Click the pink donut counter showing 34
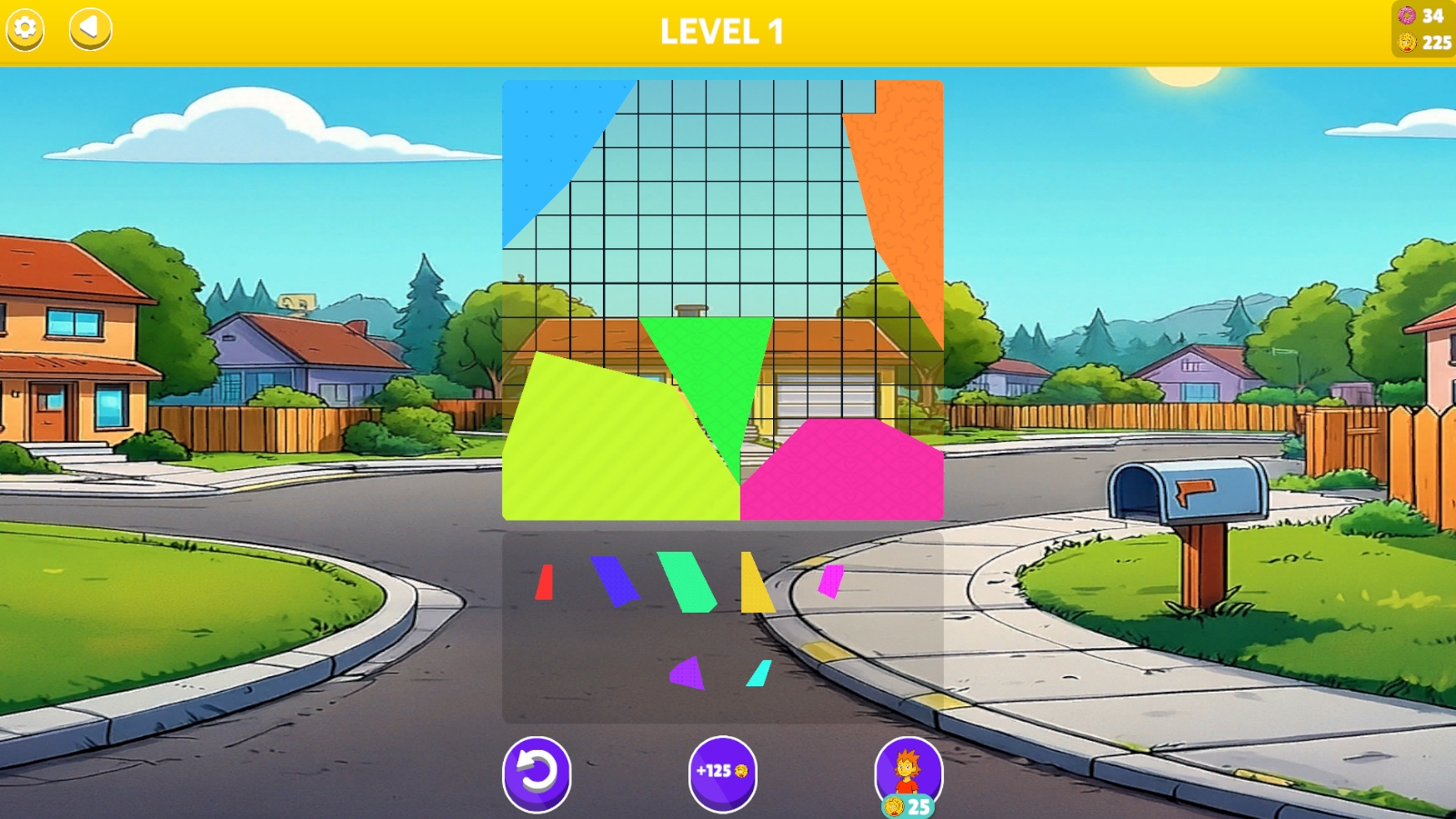 click(x=1419, y=15)
